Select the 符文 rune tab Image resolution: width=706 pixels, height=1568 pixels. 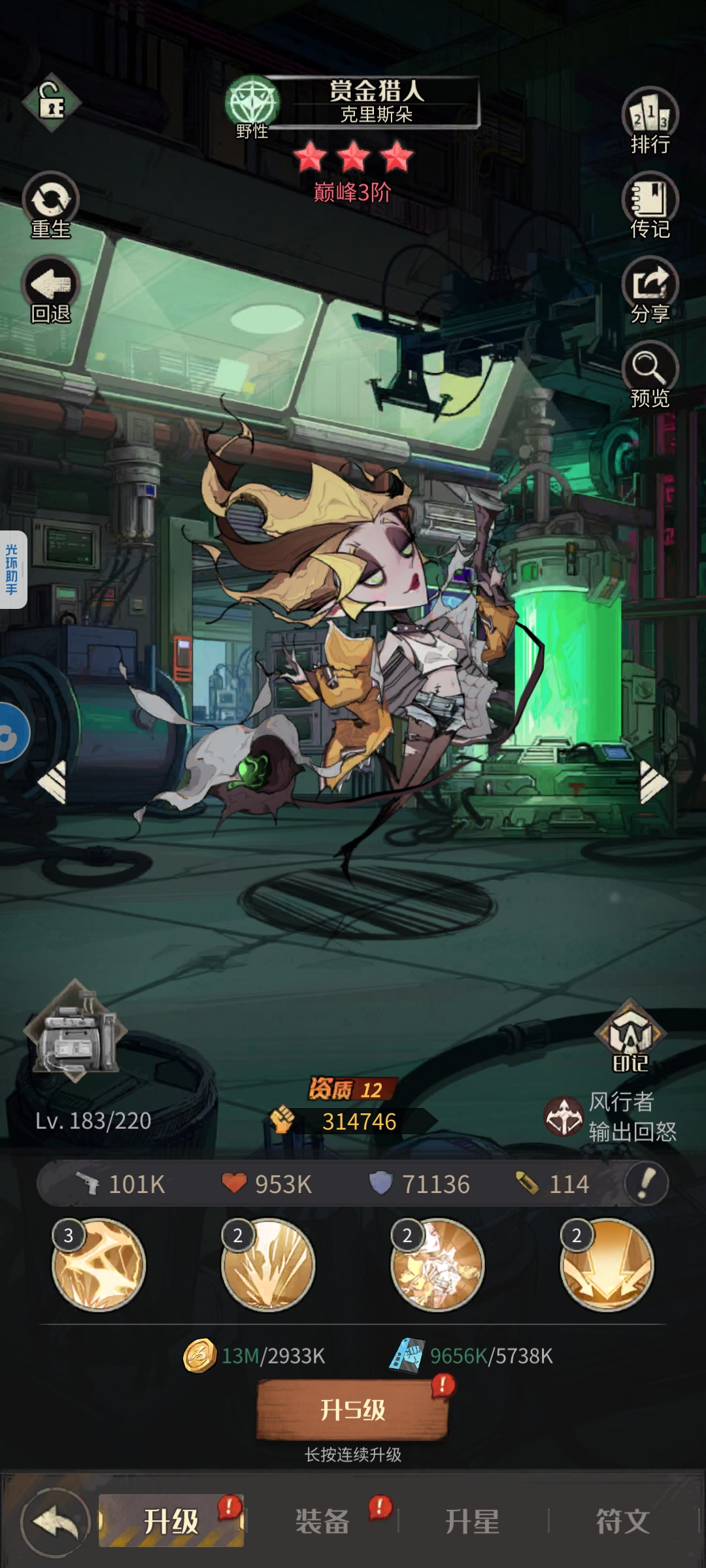click(622, 1521)
